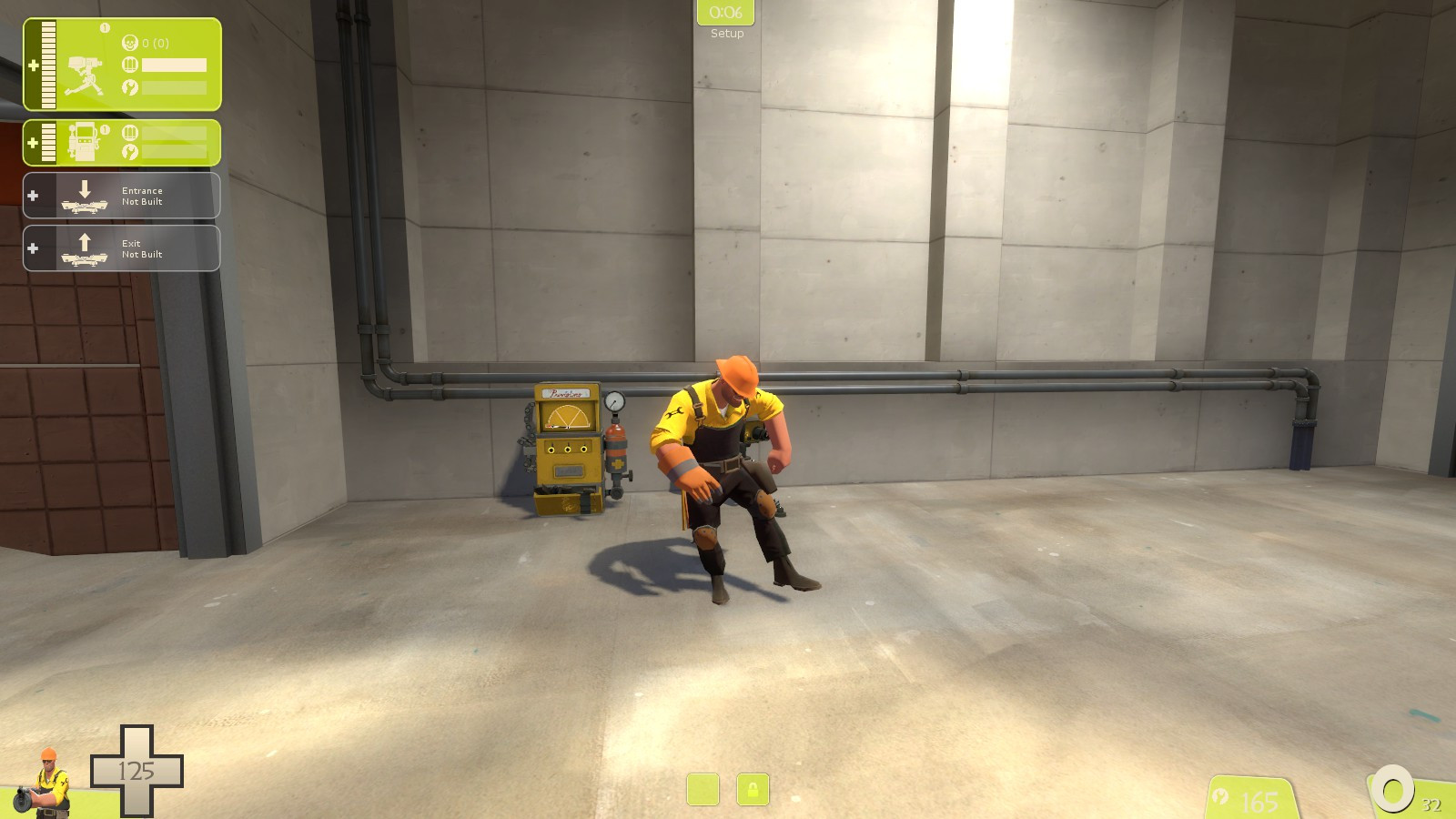
Task: Click the Entrance label text
Action: tap(143, 189)
